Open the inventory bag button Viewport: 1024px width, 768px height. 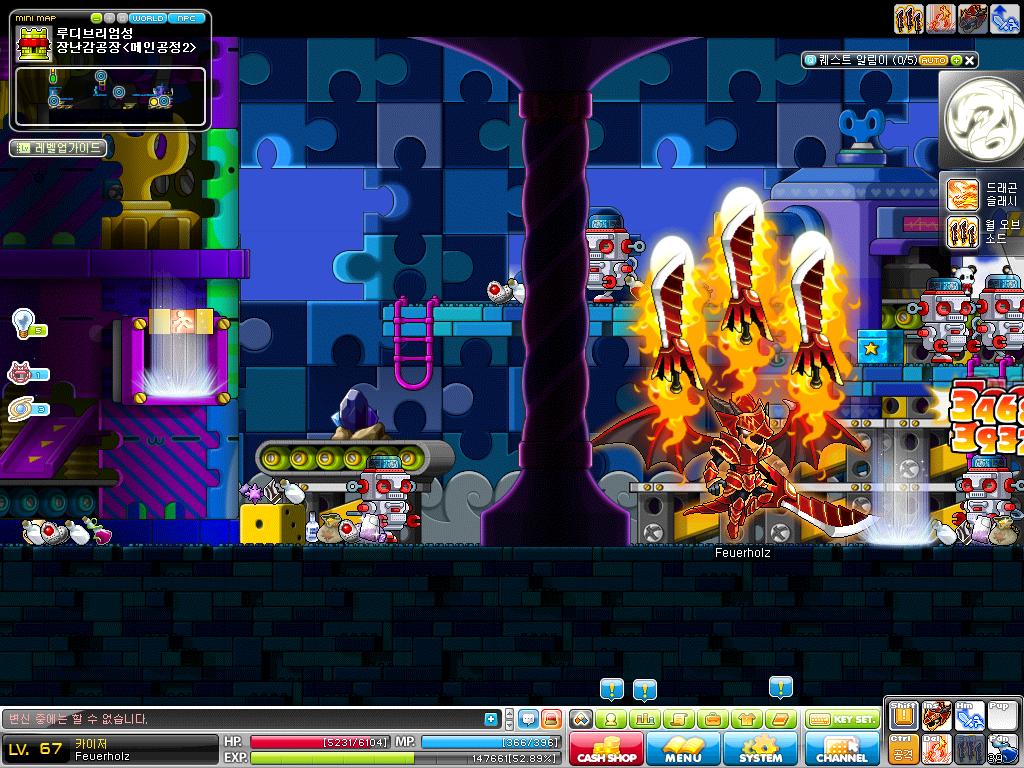(711, 719)
